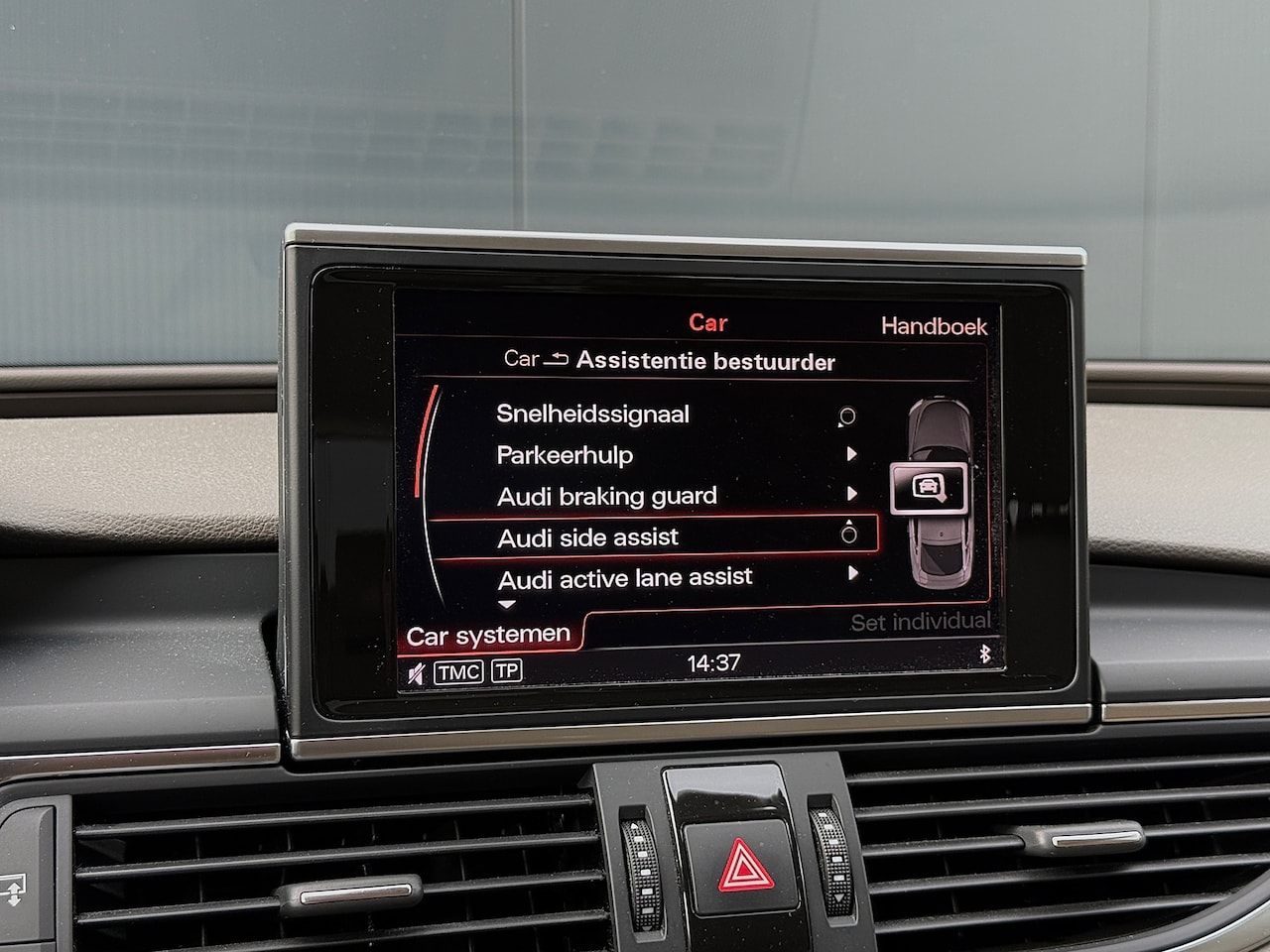This screenshot has width=1270, height=952.
Task: Select the Set individual corner option
Action: (920, 622)
